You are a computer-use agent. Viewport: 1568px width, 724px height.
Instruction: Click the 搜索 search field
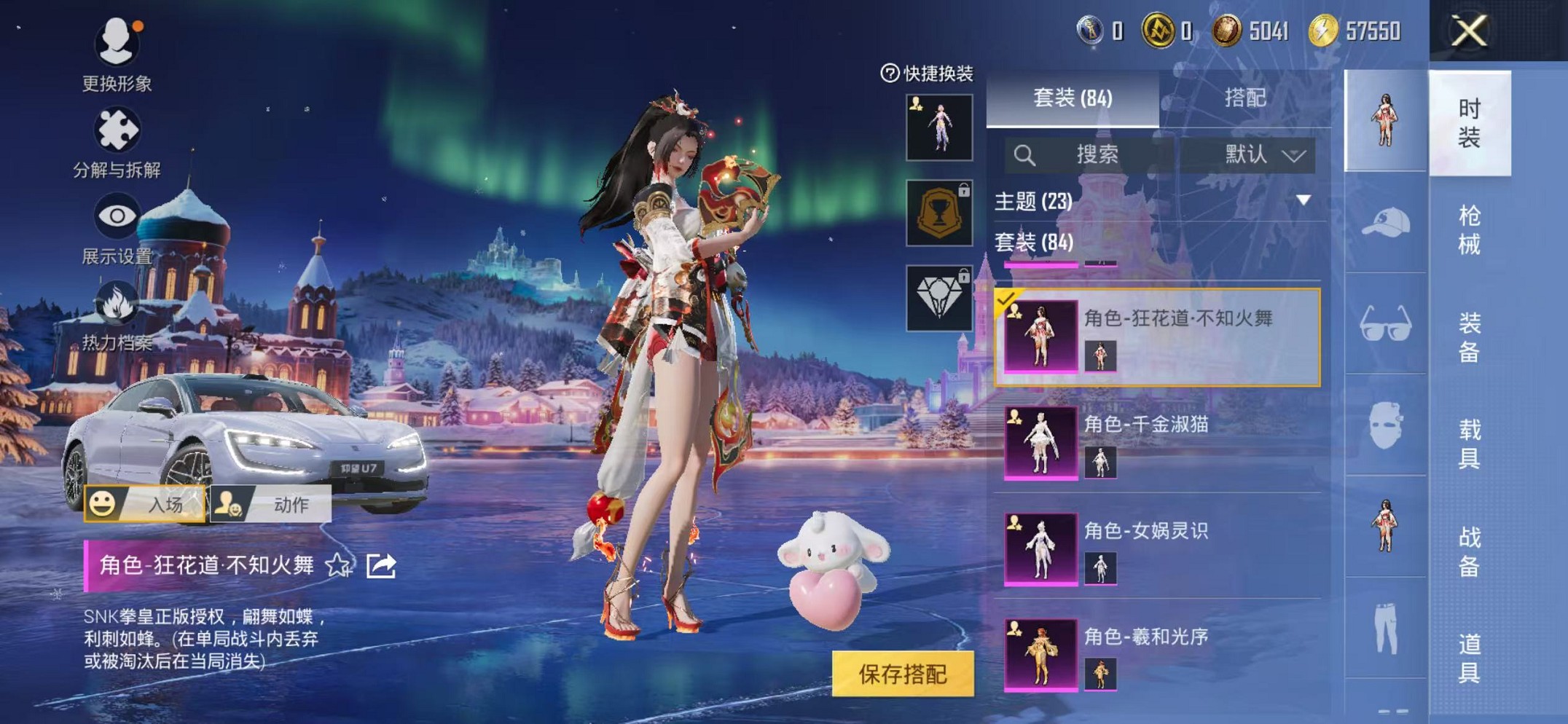(1091, 154)
